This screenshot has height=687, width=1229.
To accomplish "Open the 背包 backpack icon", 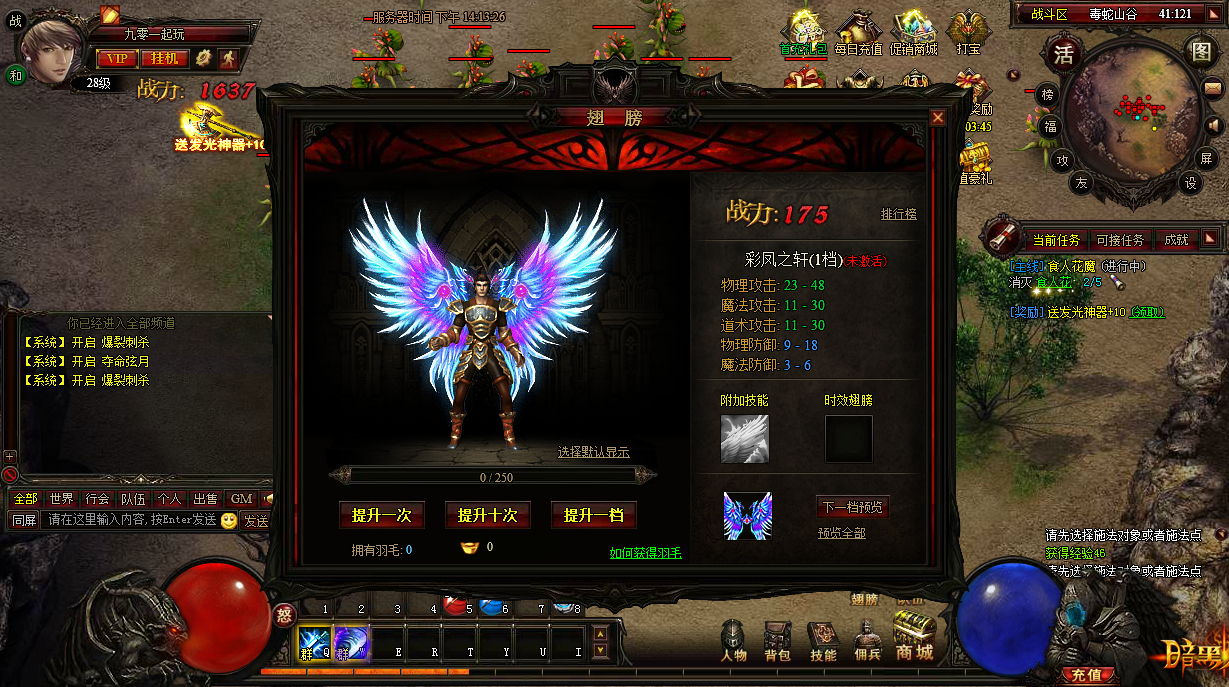I will [777, 640].
